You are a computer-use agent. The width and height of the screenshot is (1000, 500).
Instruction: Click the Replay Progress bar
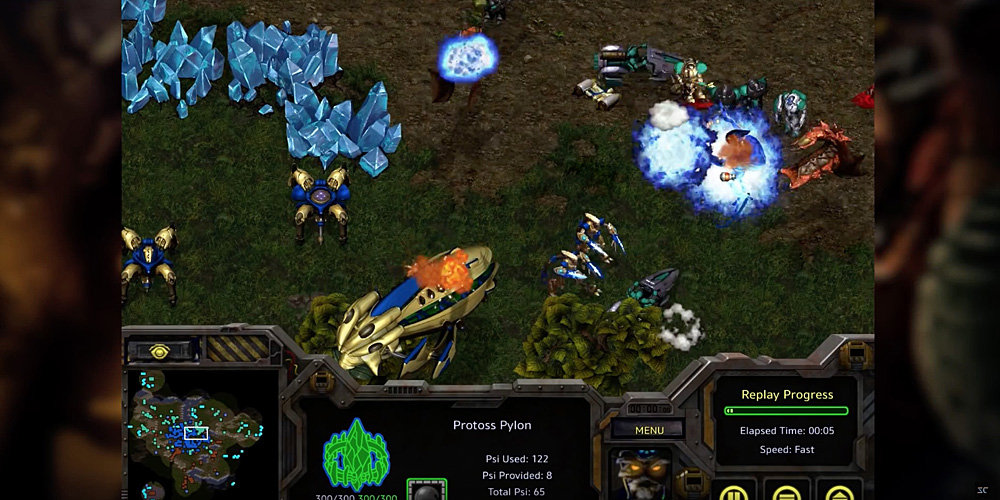click(x=786, y=411)
